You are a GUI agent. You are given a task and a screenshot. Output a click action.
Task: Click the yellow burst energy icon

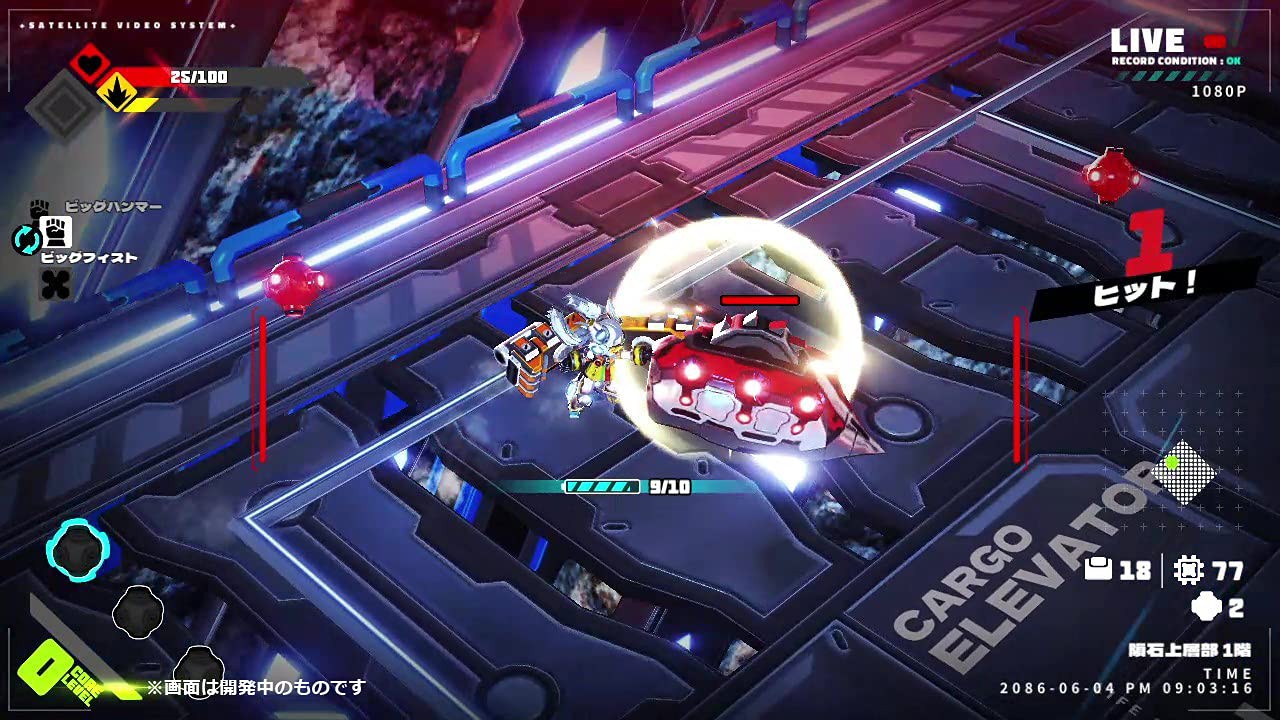tap(118, 93)
